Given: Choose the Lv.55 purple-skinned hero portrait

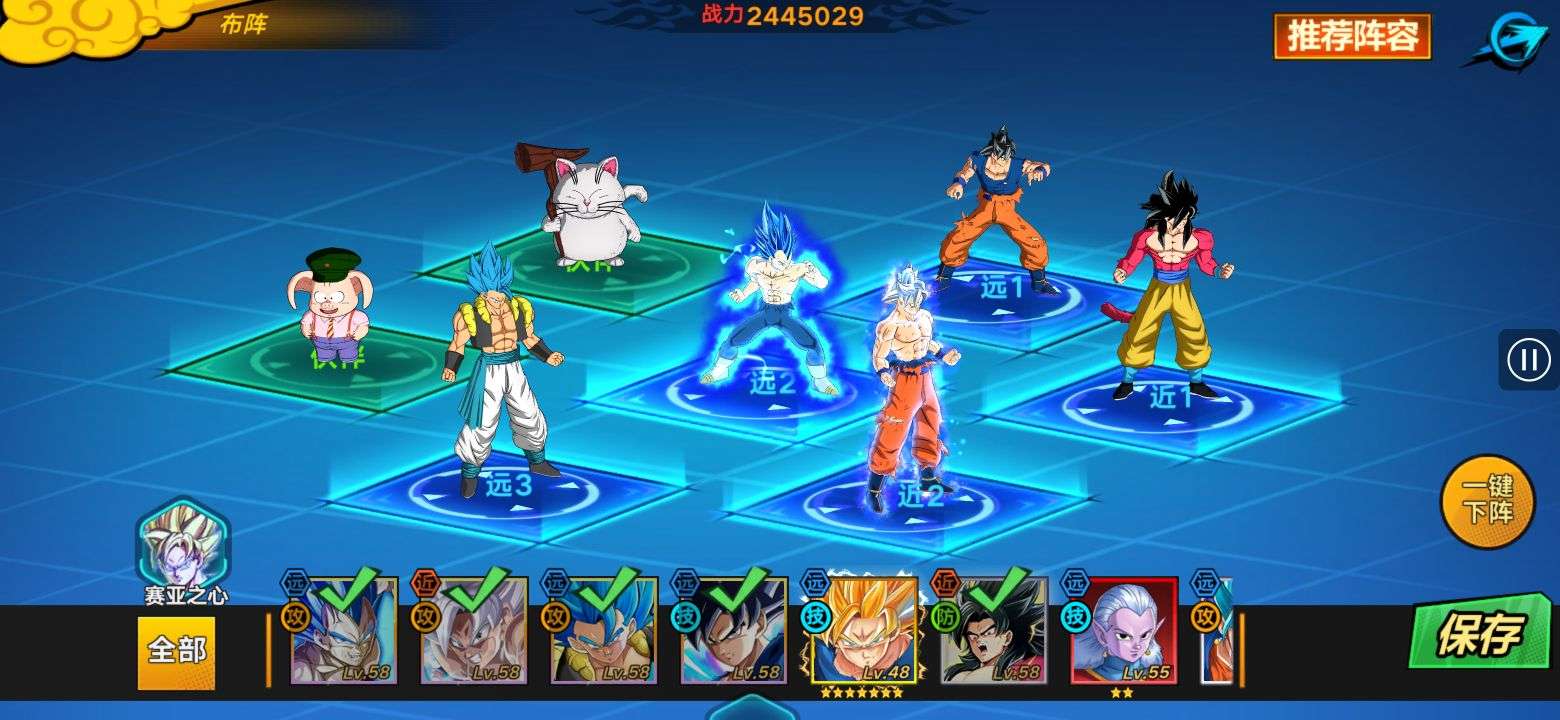Looking at the screenshot, I should [1124, 632].
